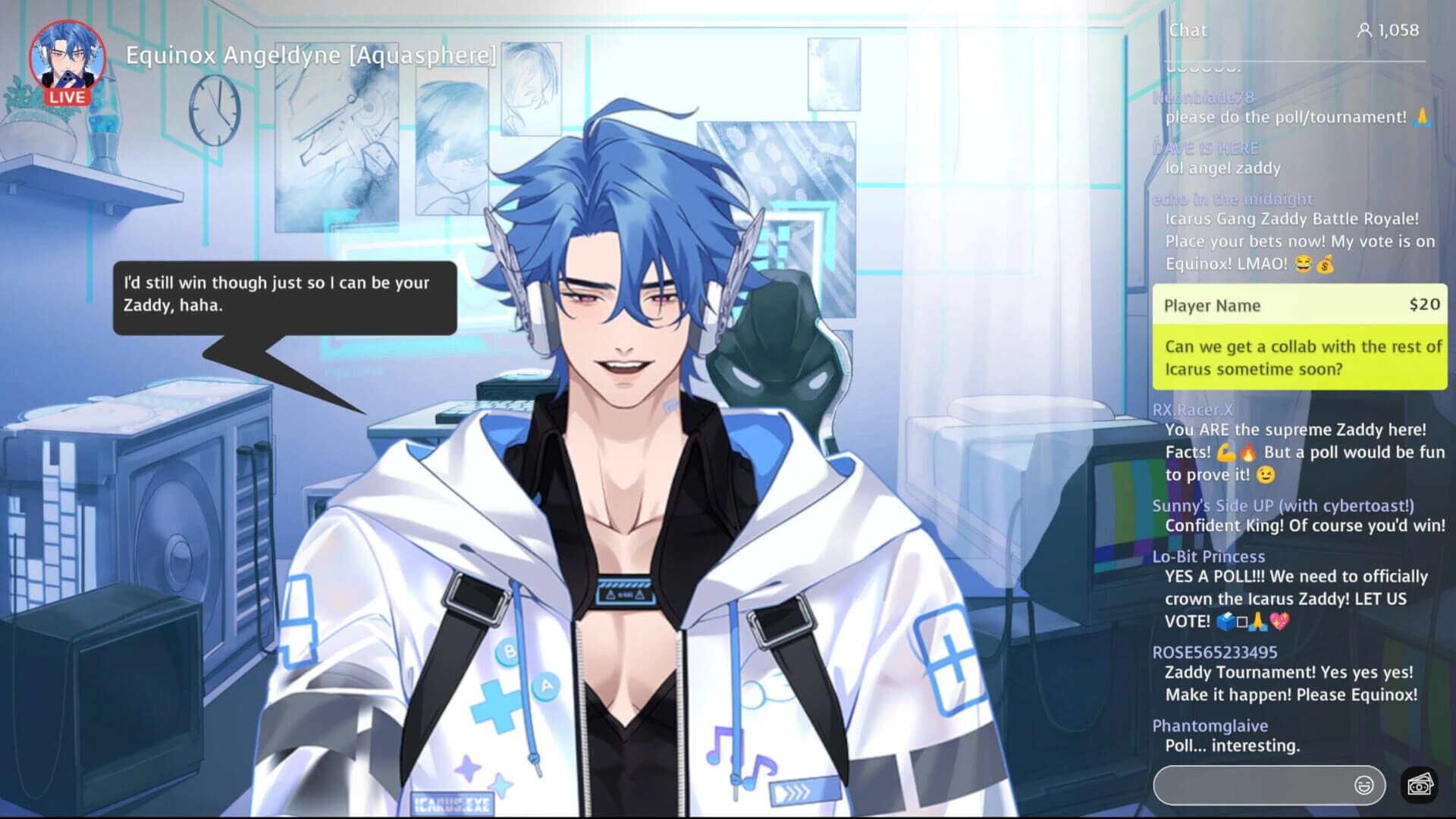Click the Chat panel header
Image resolution: width=1456 pixels, height=819 pixels.
coord(1188,30)
